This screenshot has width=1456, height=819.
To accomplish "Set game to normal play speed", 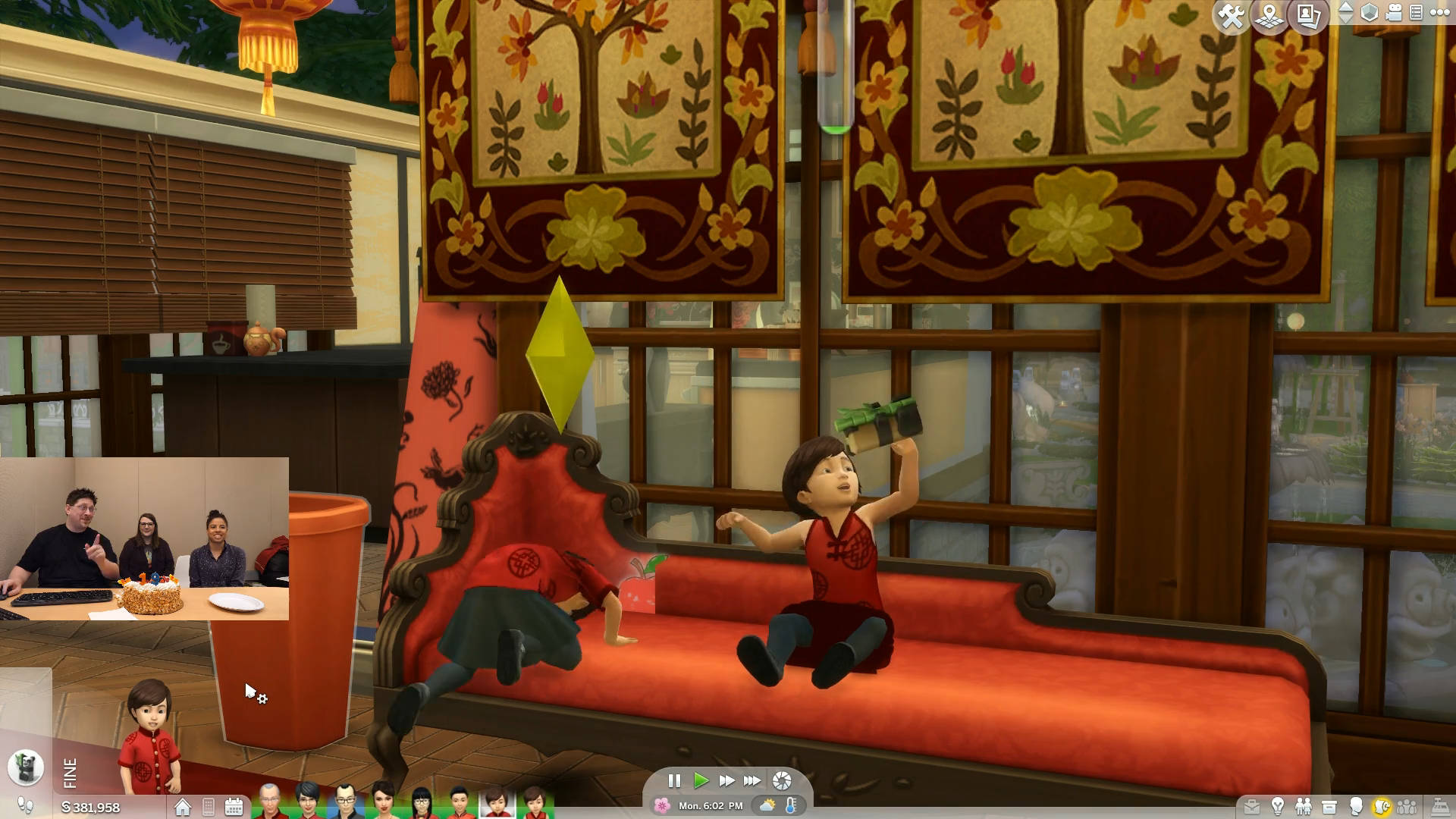I will (x=701, y=780).
